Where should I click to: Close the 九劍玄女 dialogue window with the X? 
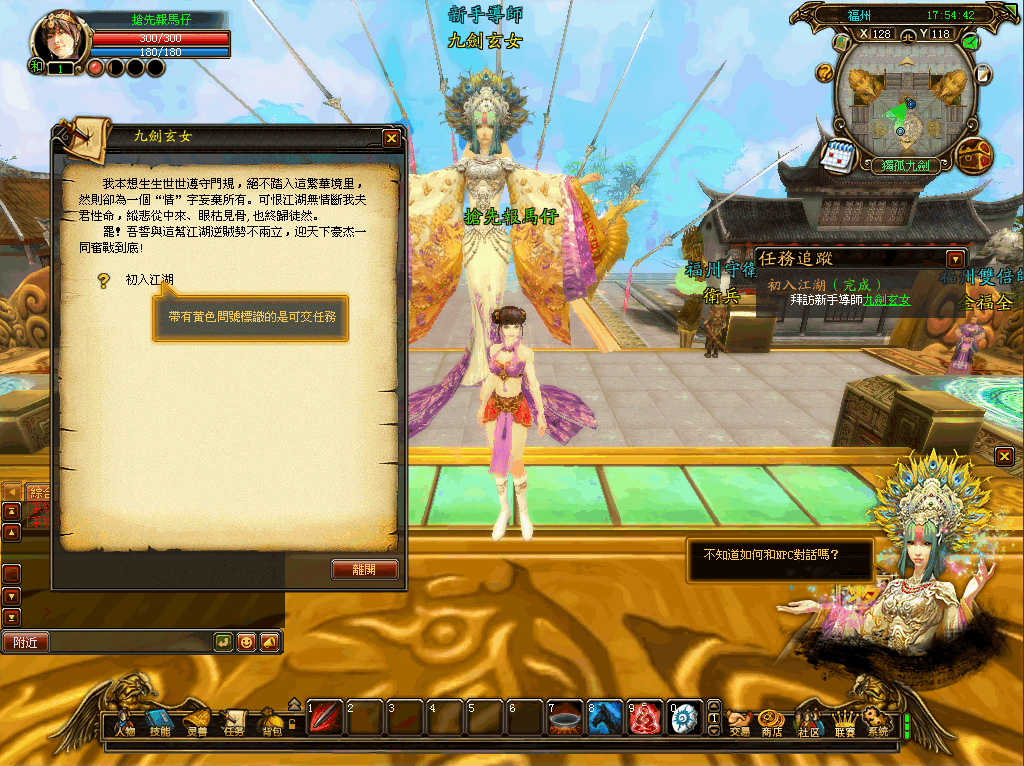pos(391,139)
